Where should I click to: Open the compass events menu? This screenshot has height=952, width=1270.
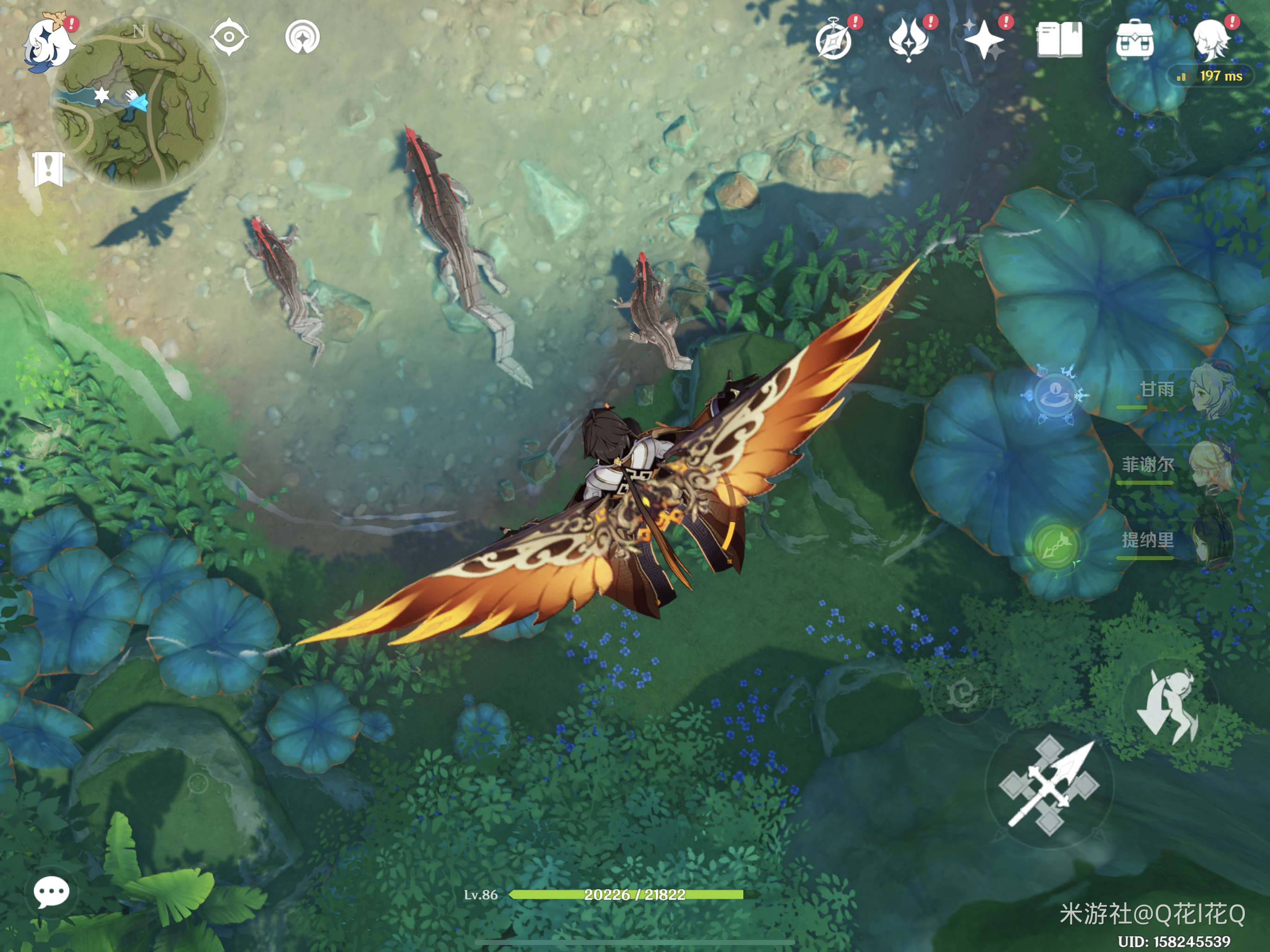[x=834, y=40]
